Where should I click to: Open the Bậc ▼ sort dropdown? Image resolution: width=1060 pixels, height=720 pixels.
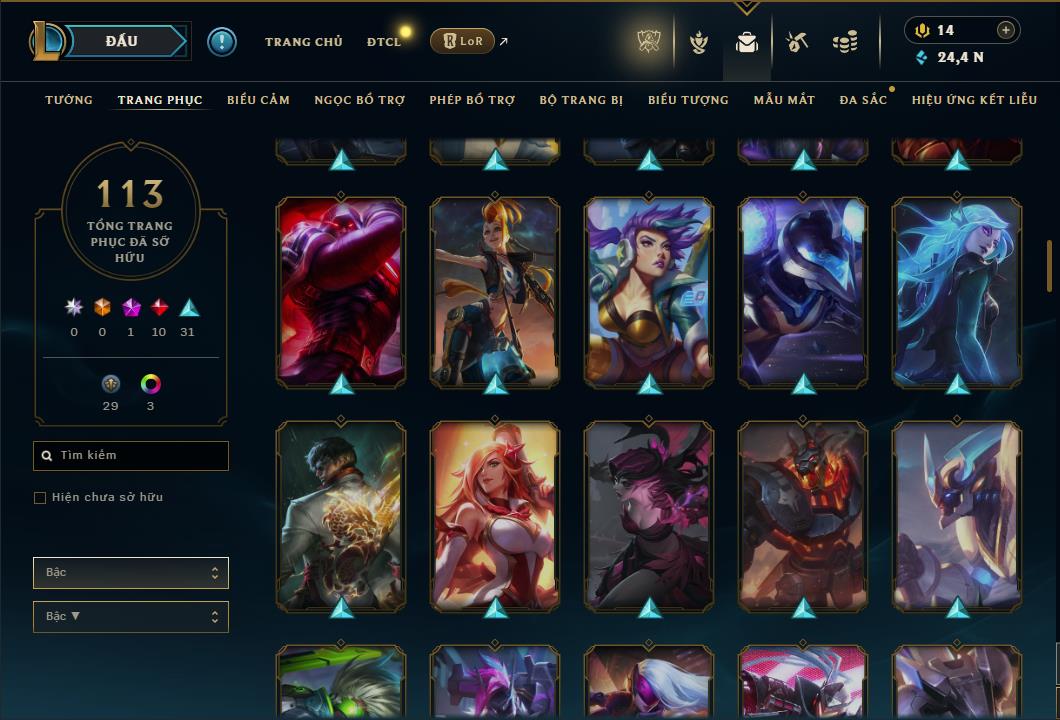(131, 617)
